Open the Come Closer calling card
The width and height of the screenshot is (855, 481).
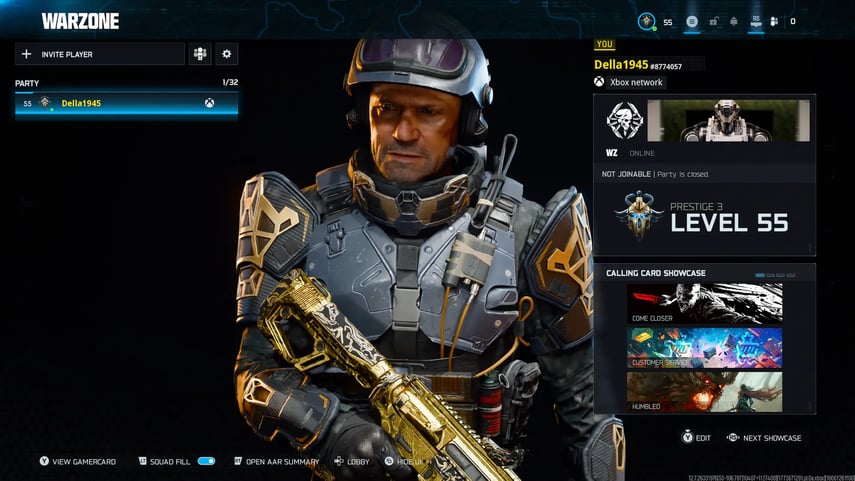point(704,304)
